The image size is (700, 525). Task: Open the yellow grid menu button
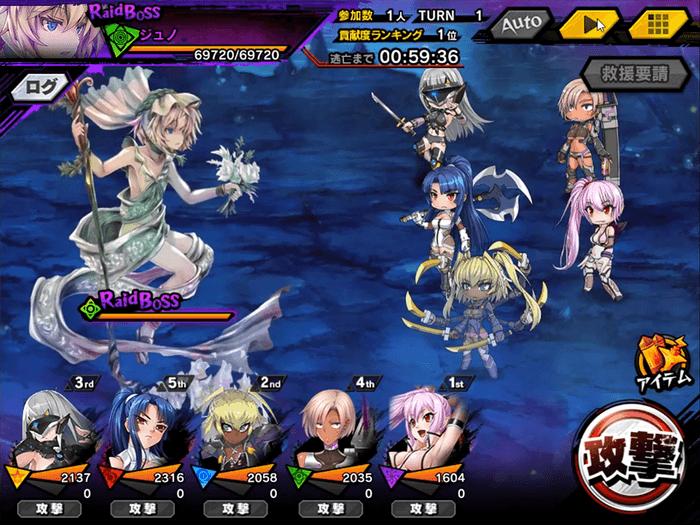click(656, 23)
